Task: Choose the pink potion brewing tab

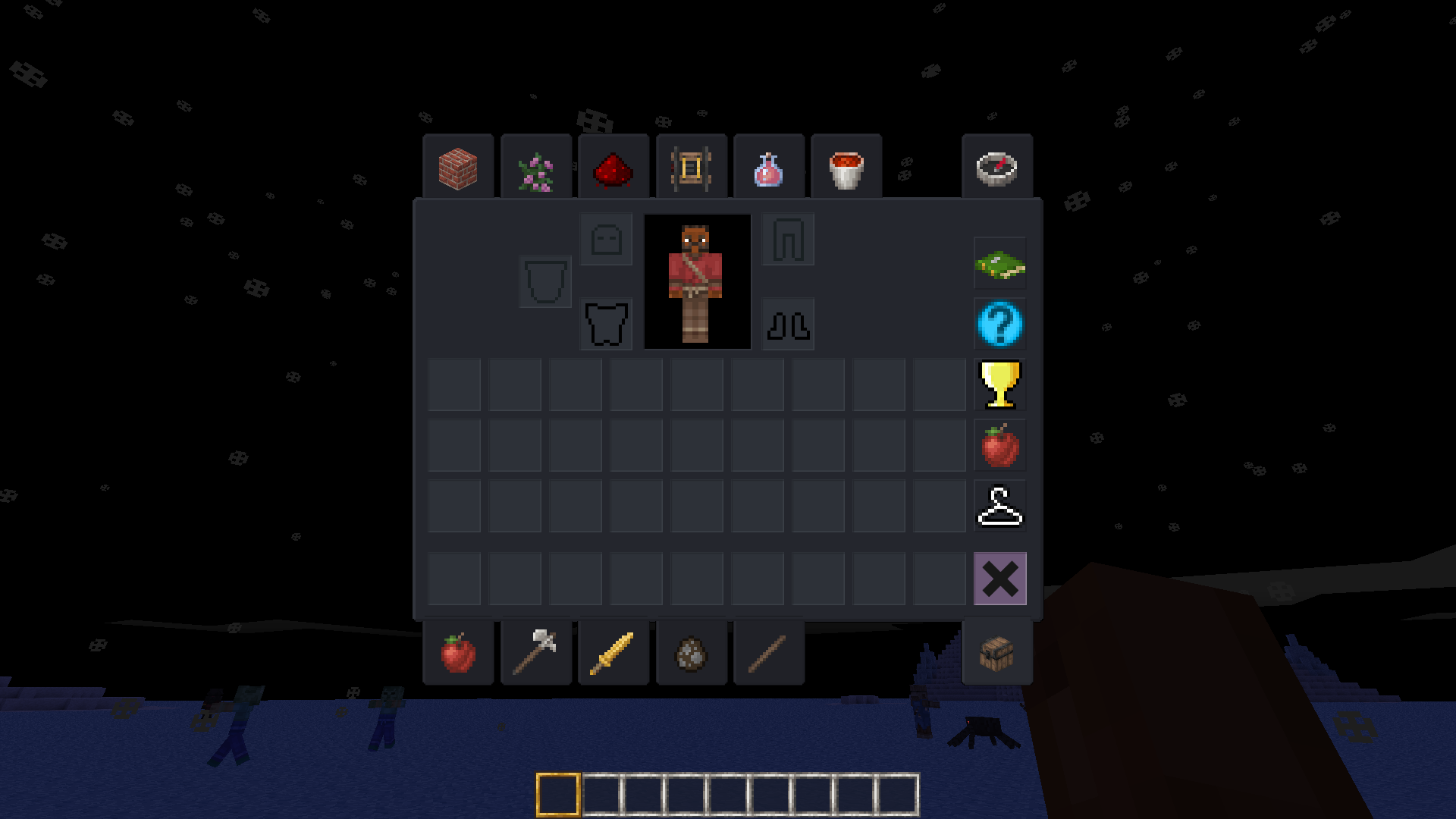Action: [769, 168]
